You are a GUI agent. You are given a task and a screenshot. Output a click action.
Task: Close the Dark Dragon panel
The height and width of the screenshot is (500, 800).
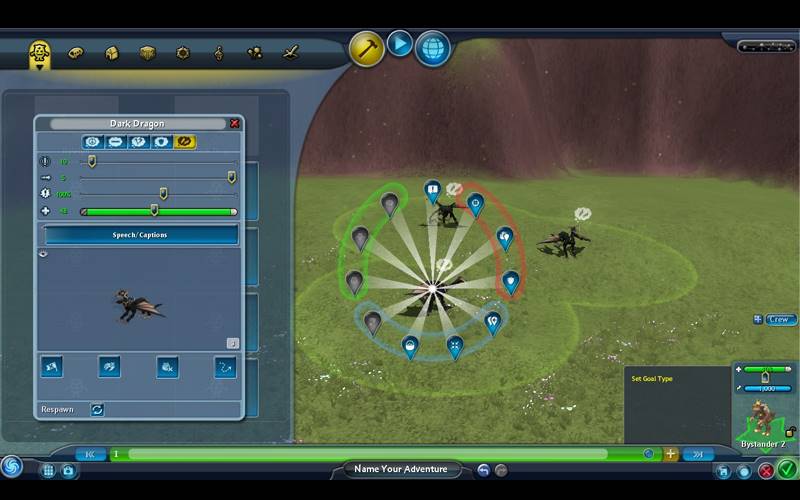click(x=235, y=124)
